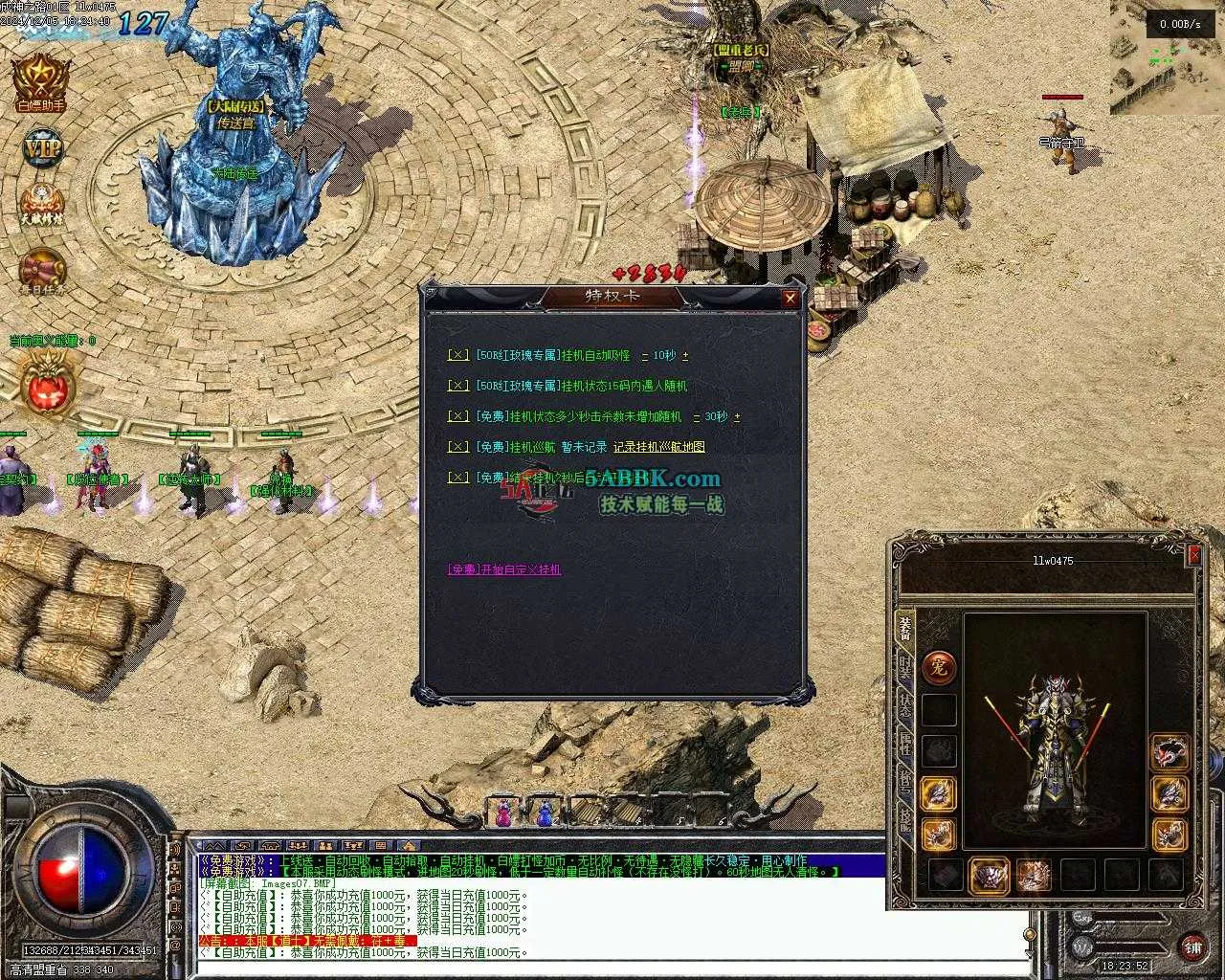Close the character equipment panel
Viewport: 1225px width, 980px height.
1193,555
